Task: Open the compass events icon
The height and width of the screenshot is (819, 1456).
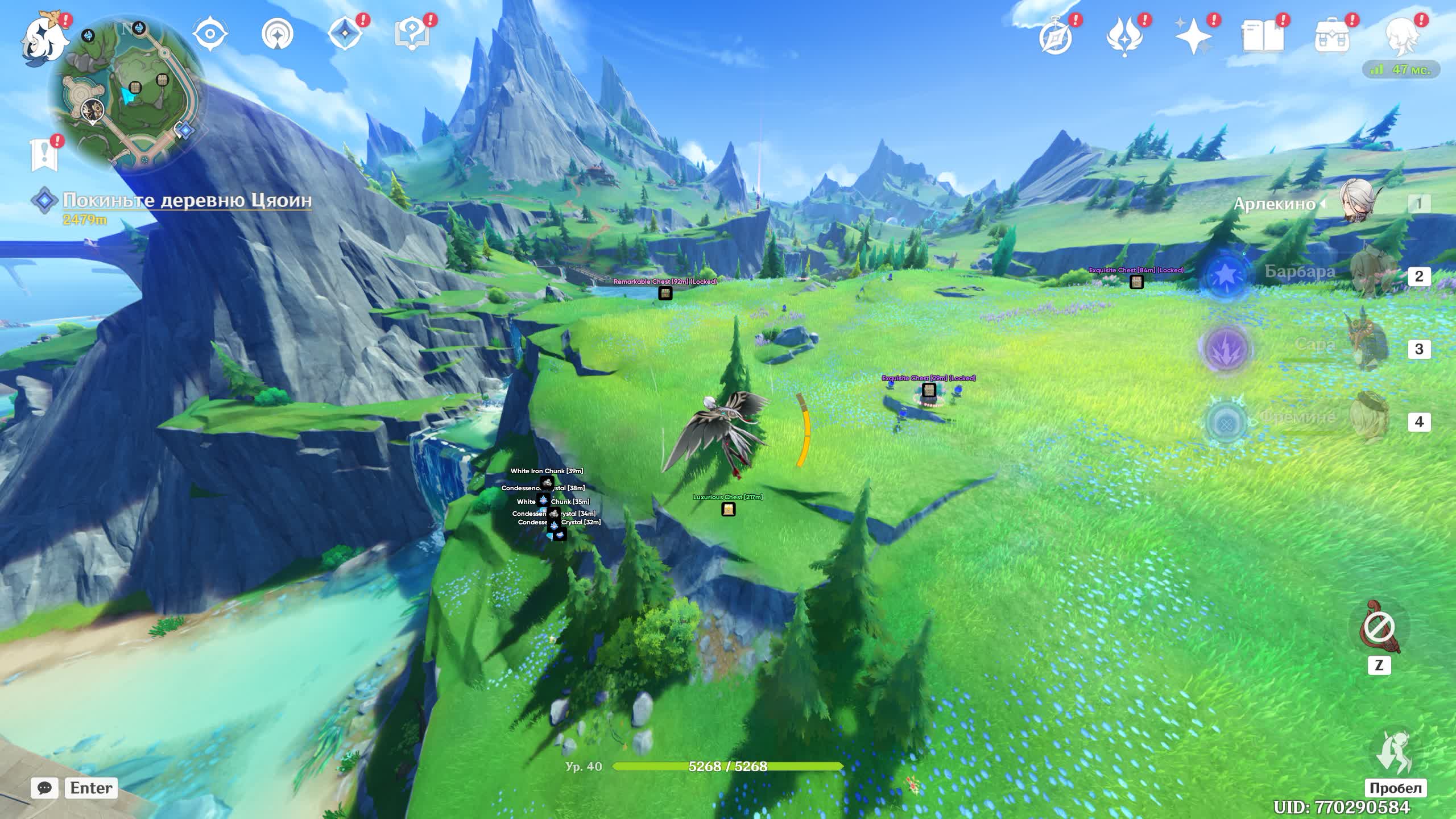Action: coord(1056,36)
